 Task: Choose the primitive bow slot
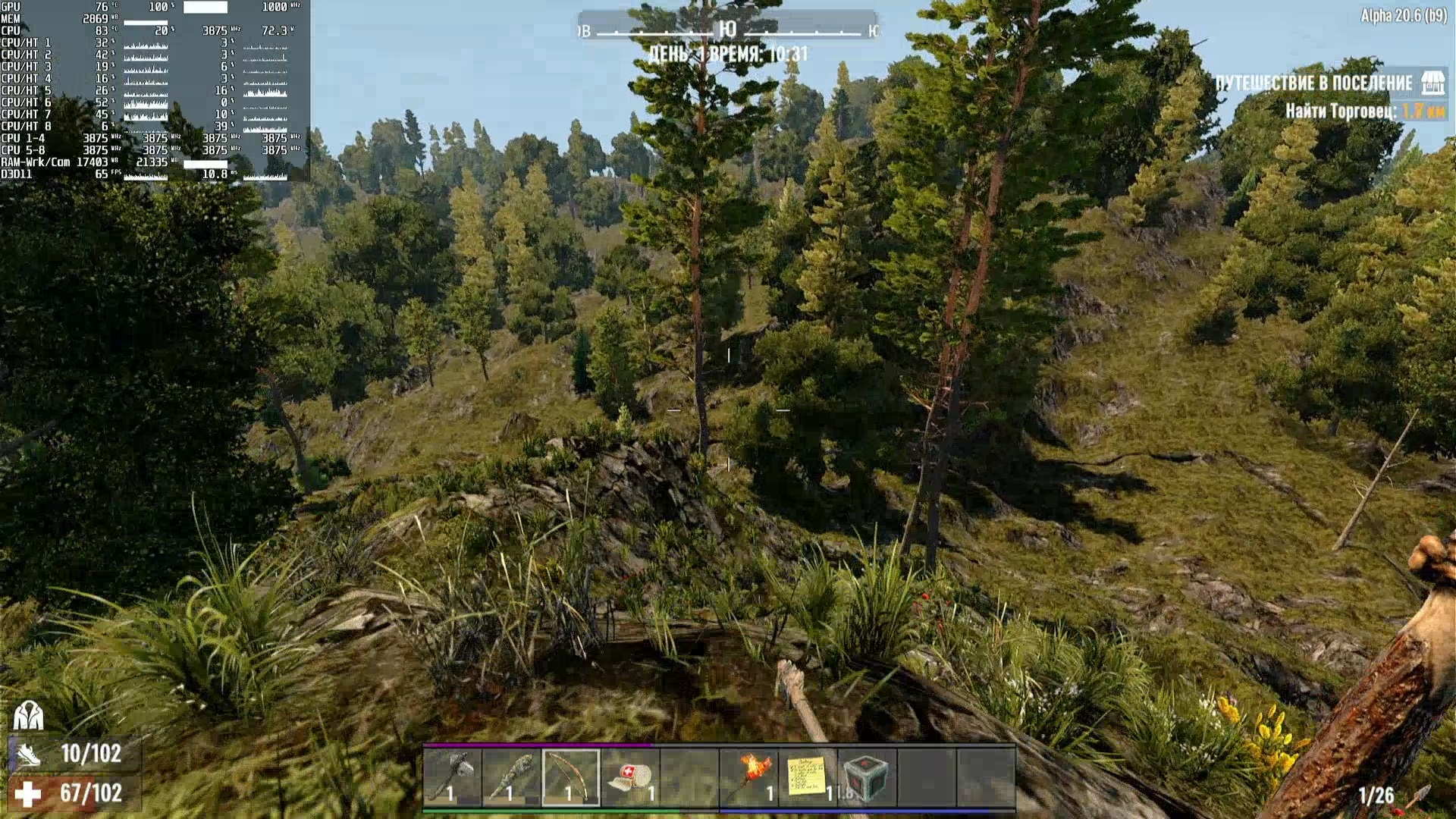tap(571, 777)
